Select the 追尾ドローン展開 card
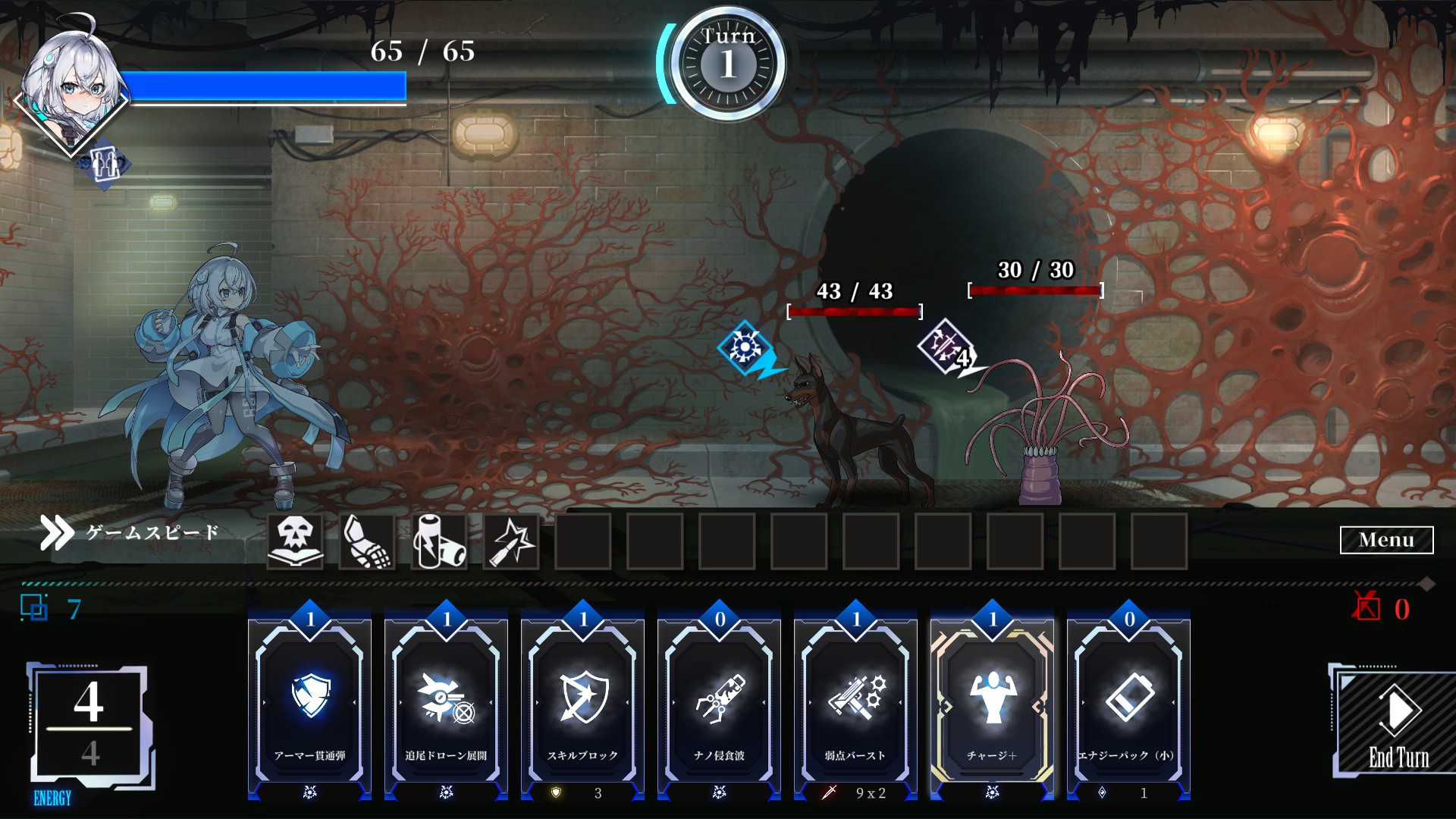This screenshot has height=819, width=1456. pos(446,705)
